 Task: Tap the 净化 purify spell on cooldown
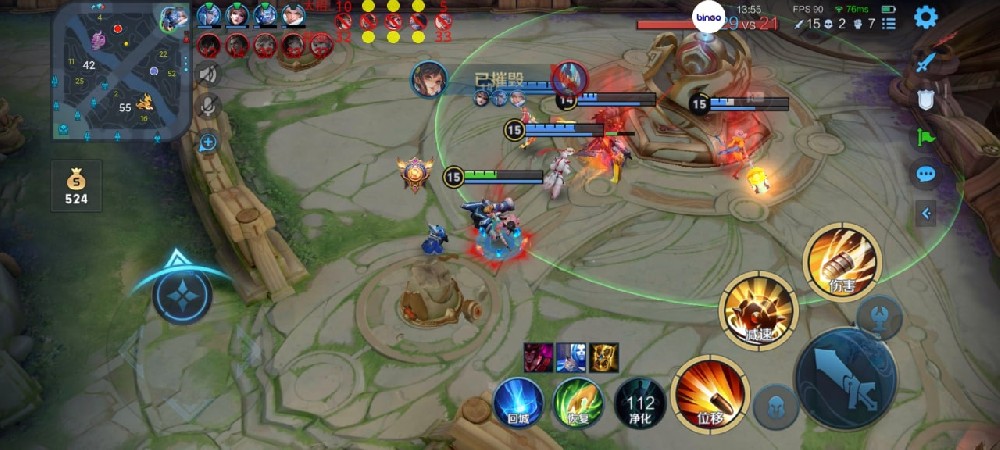click(x=640, y=402)
